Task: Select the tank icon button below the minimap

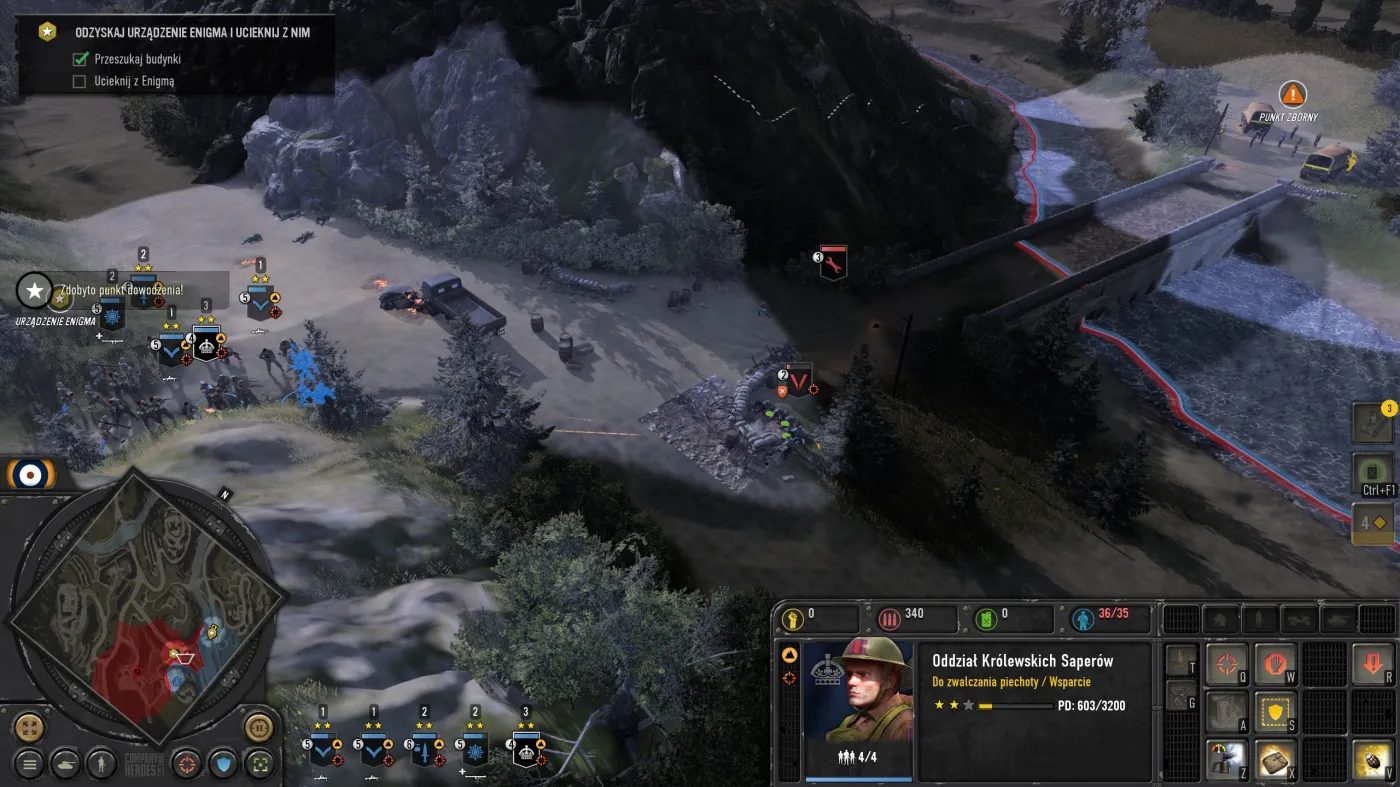Action: click(65, 765)
